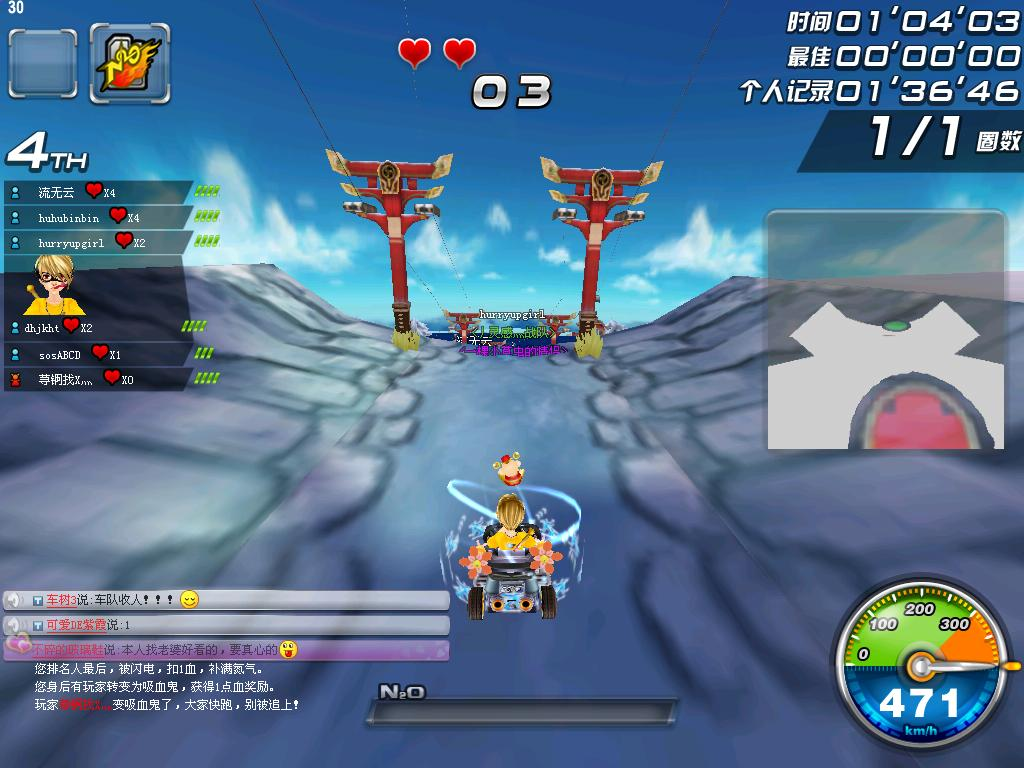
Task: Select player sosABCD in the ranking list
Action: (x=60, y=354)
